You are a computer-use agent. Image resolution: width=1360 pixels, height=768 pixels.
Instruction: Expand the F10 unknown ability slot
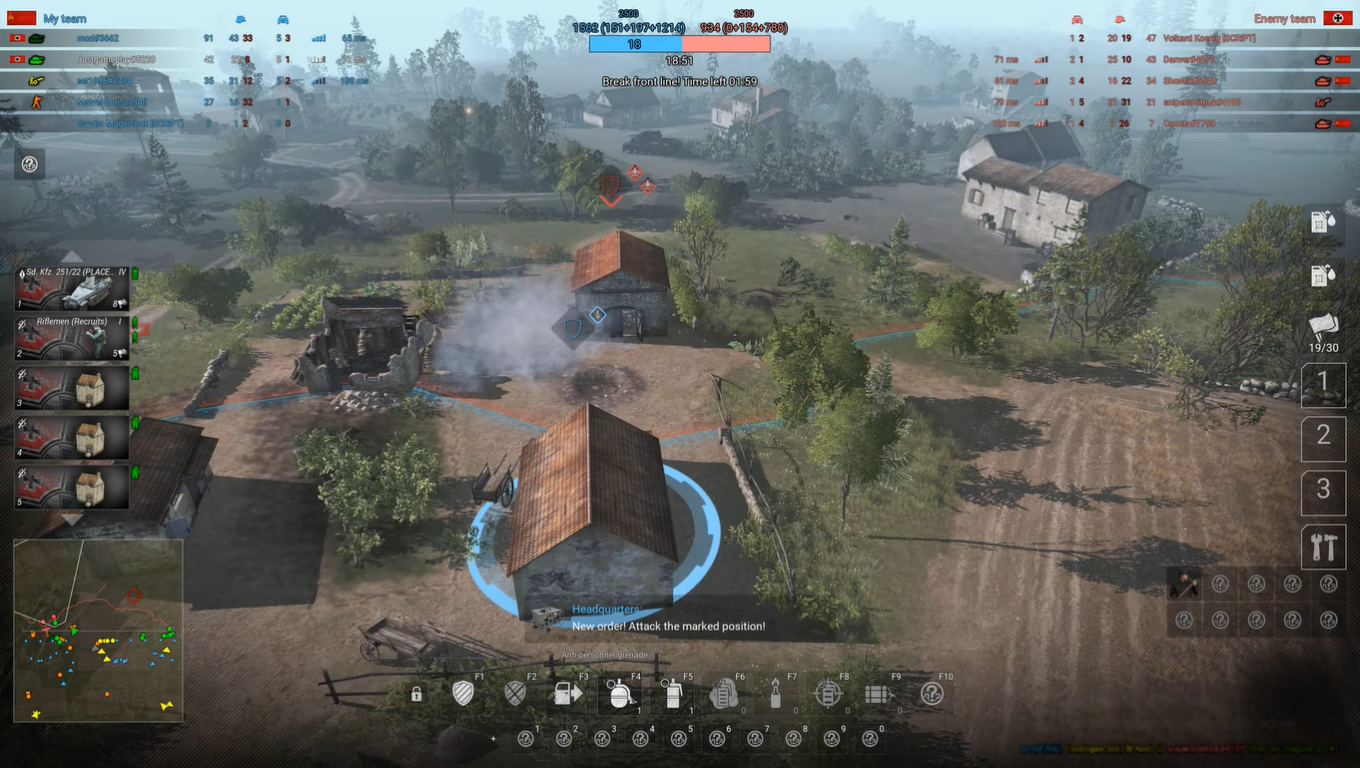click(933, 692)
